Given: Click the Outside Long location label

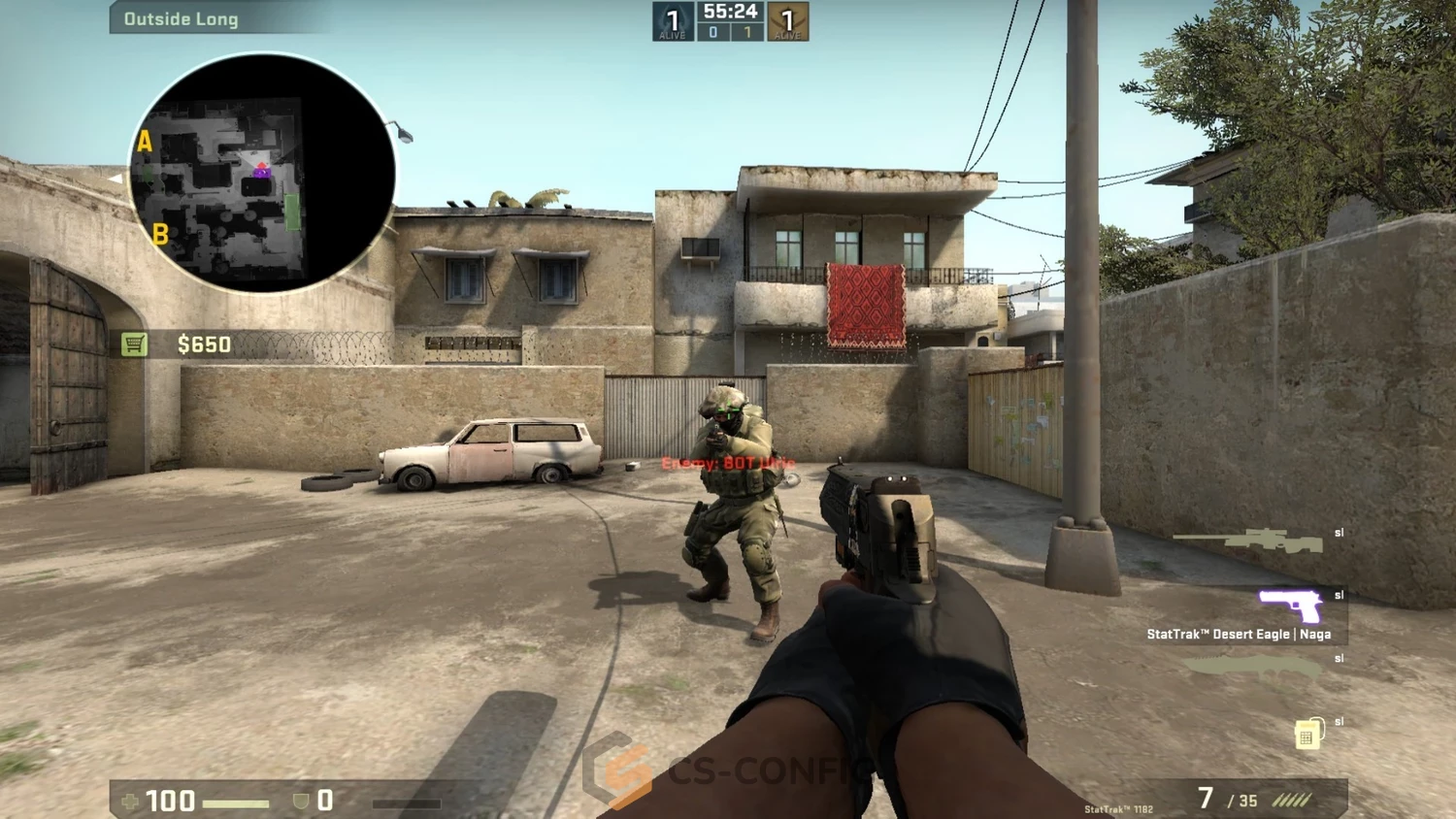Looking at the screenshot, I should pos(181,17).
